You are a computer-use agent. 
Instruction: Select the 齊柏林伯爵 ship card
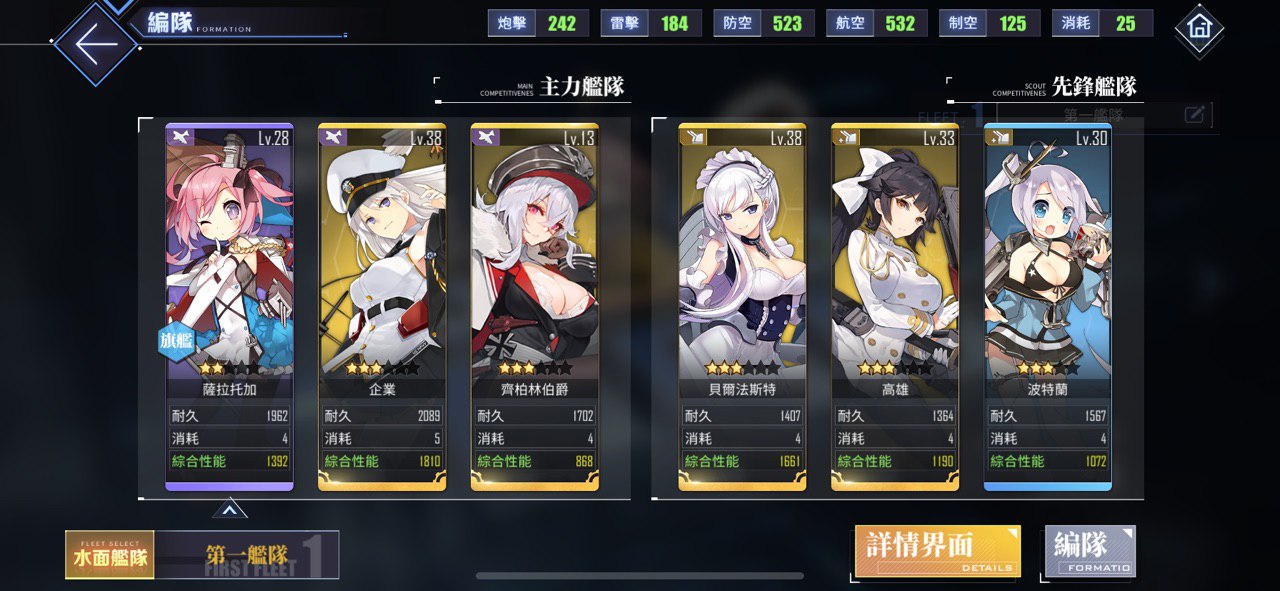click(x=535, y=300)
